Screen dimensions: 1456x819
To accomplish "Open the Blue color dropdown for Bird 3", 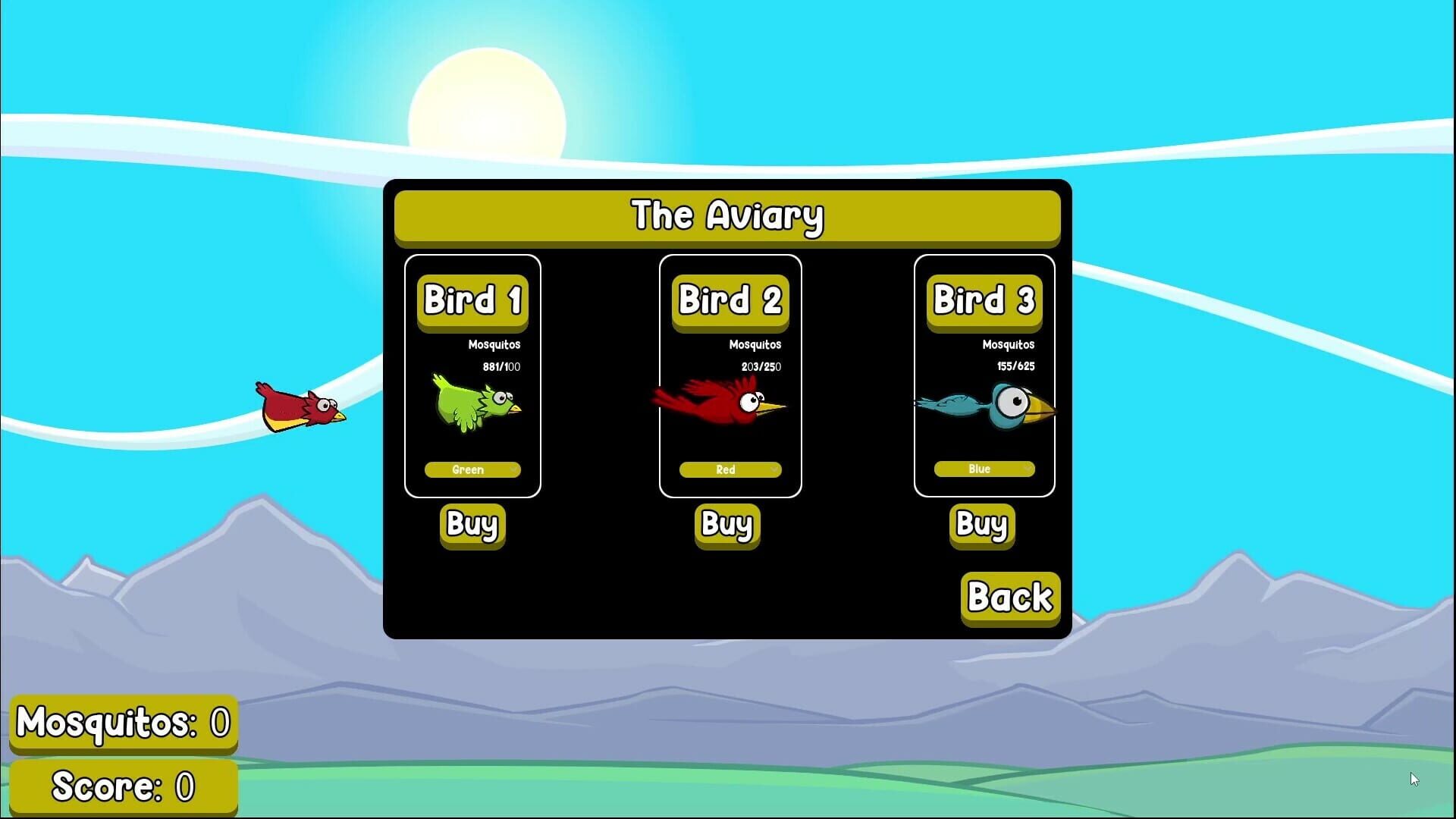I will (x=984, y=469).
